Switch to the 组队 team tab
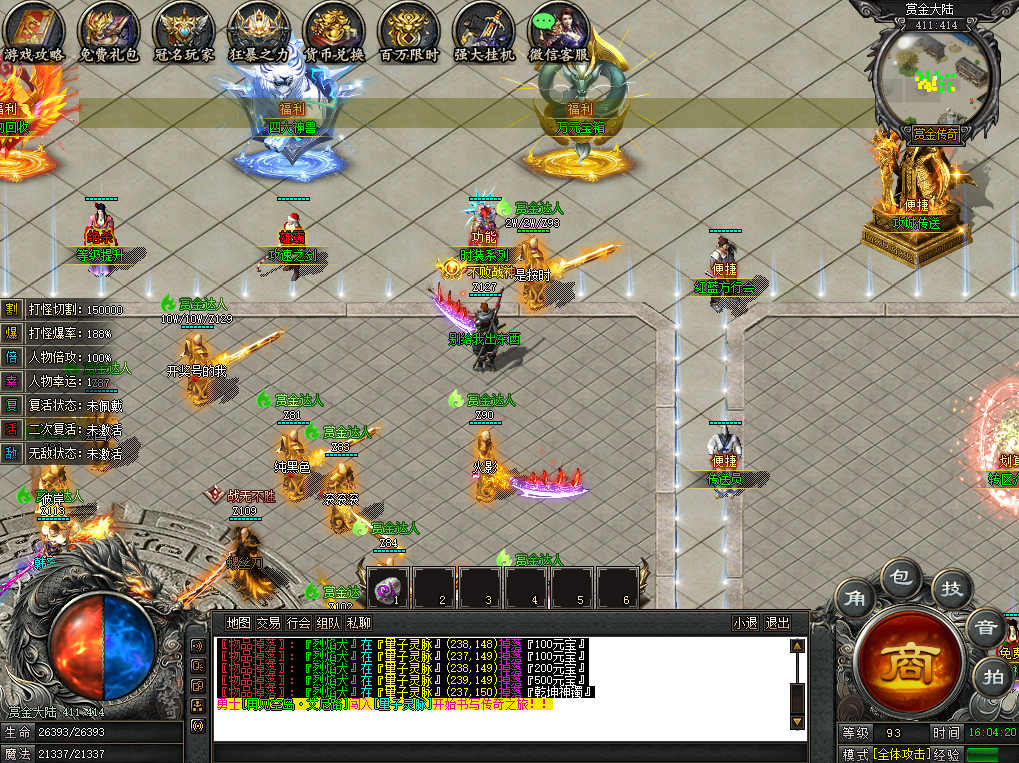This screenshot has width=1019, height=763. click(328, 622)
